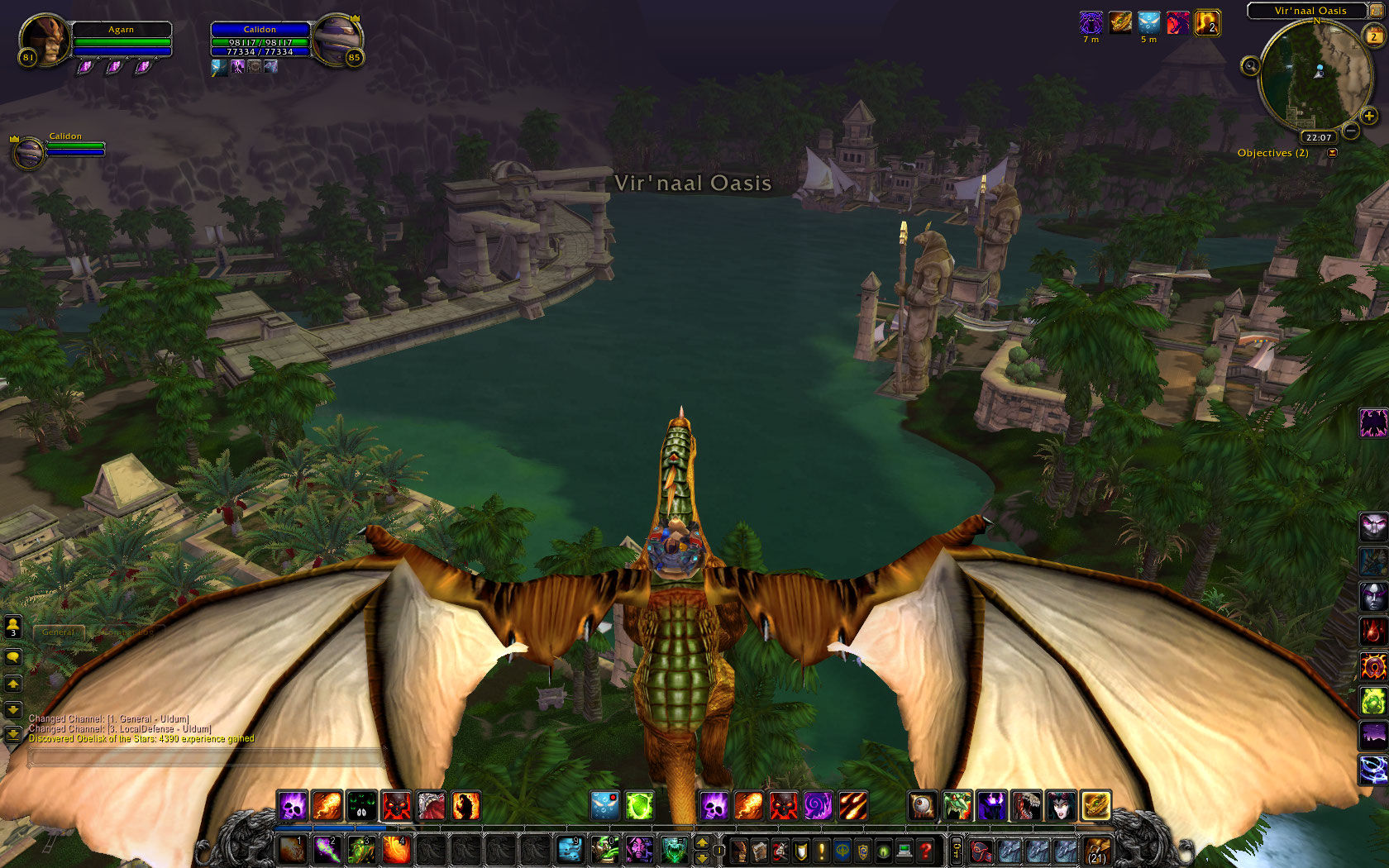Click the red Help question mark icon

(x=924, y=850)
